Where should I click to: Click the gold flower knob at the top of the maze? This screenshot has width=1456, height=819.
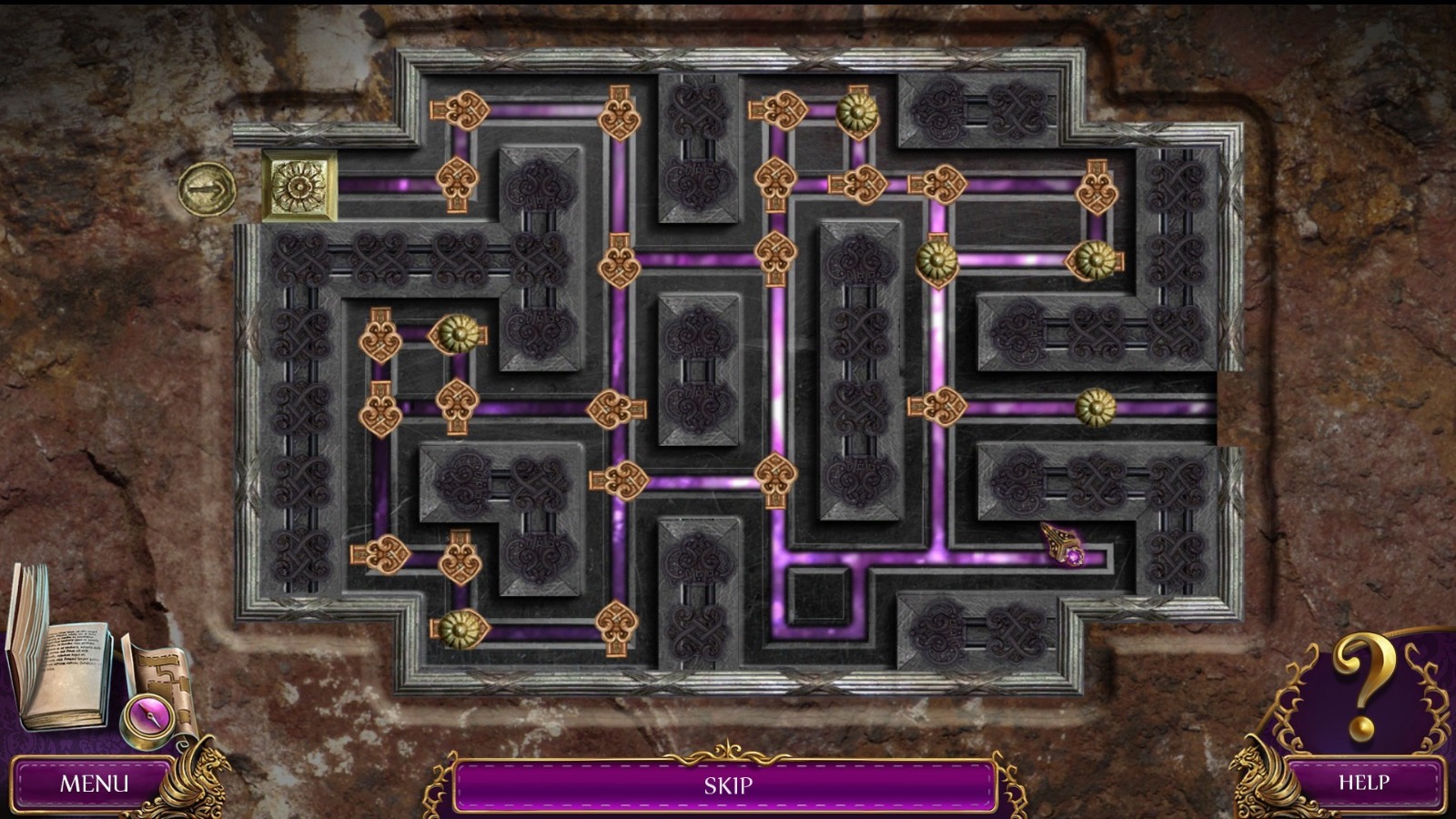click(x=860, y=111)
